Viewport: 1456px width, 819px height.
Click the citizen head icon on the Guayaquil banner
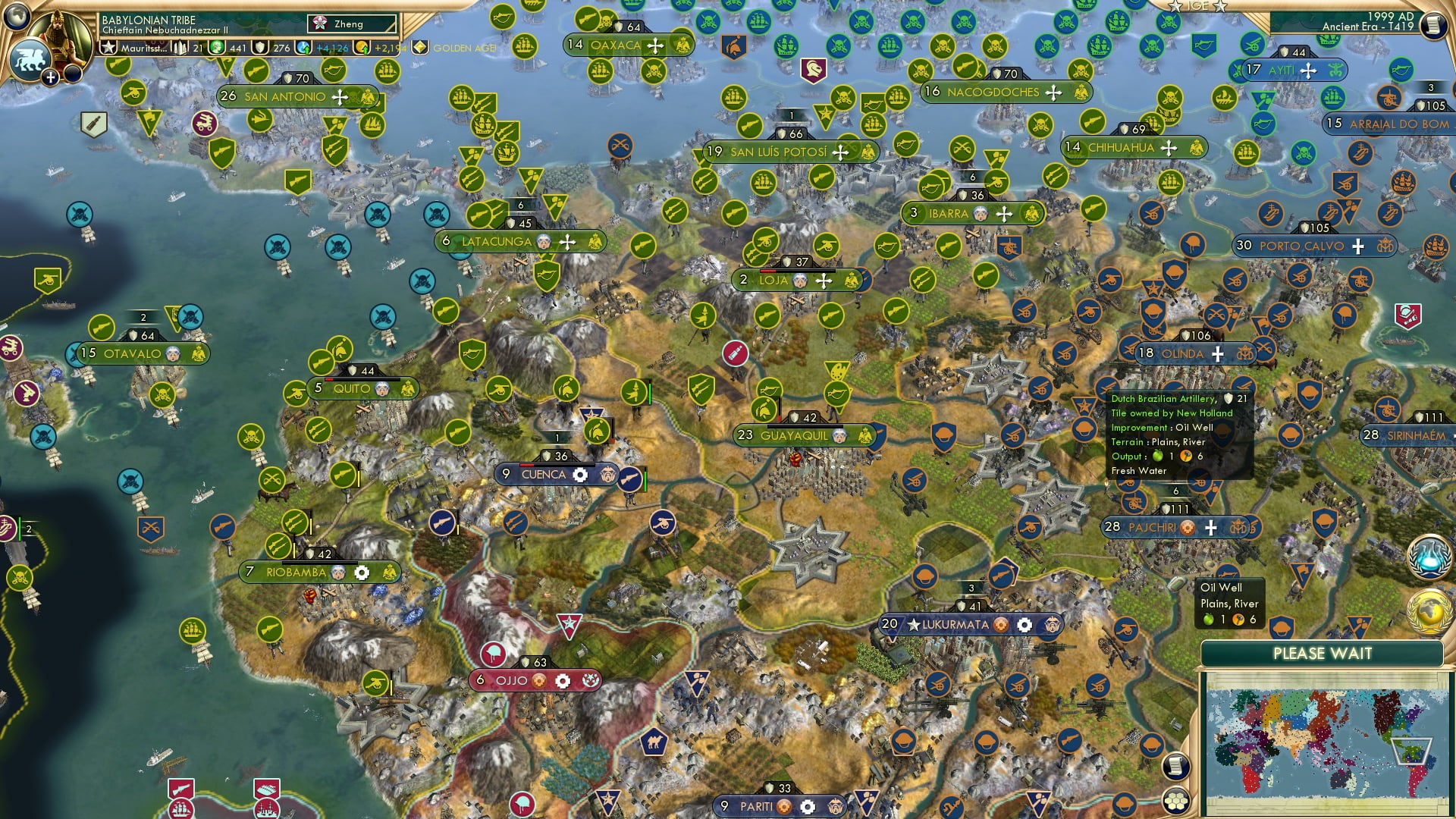[838, 437]
